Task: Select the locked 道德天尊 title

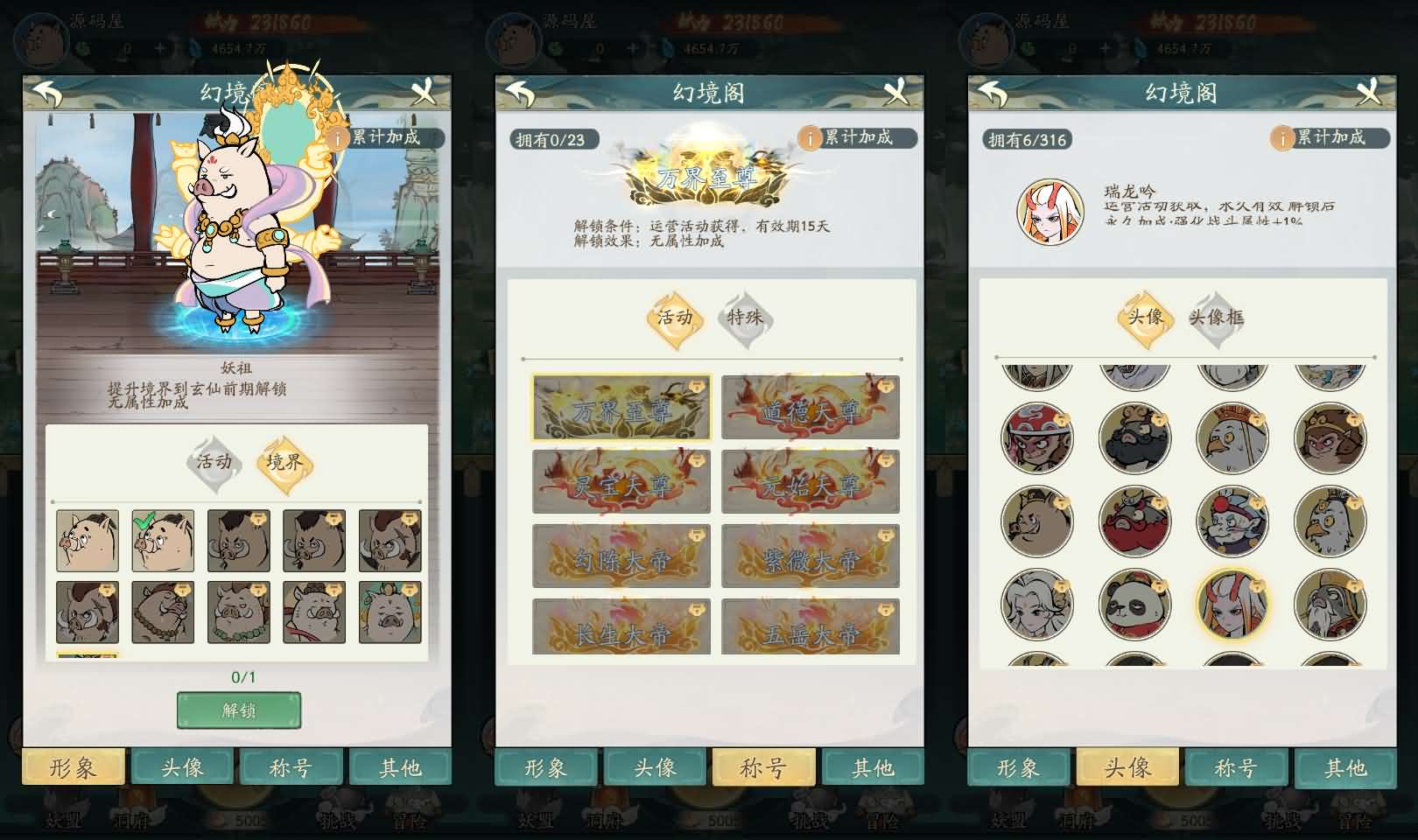Action: coord(811,408)
